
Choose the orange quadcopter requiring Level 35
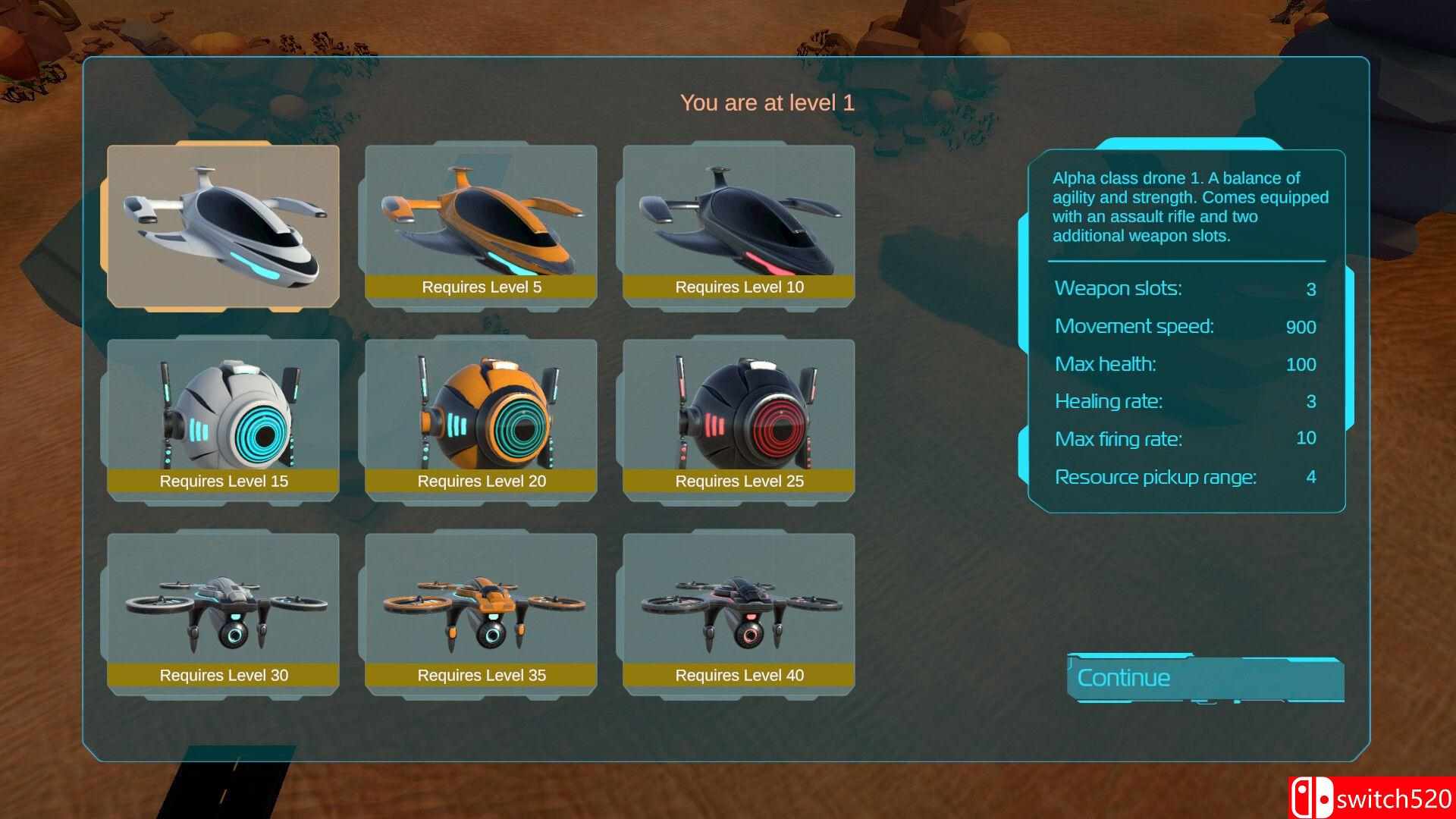click(481, 613)
